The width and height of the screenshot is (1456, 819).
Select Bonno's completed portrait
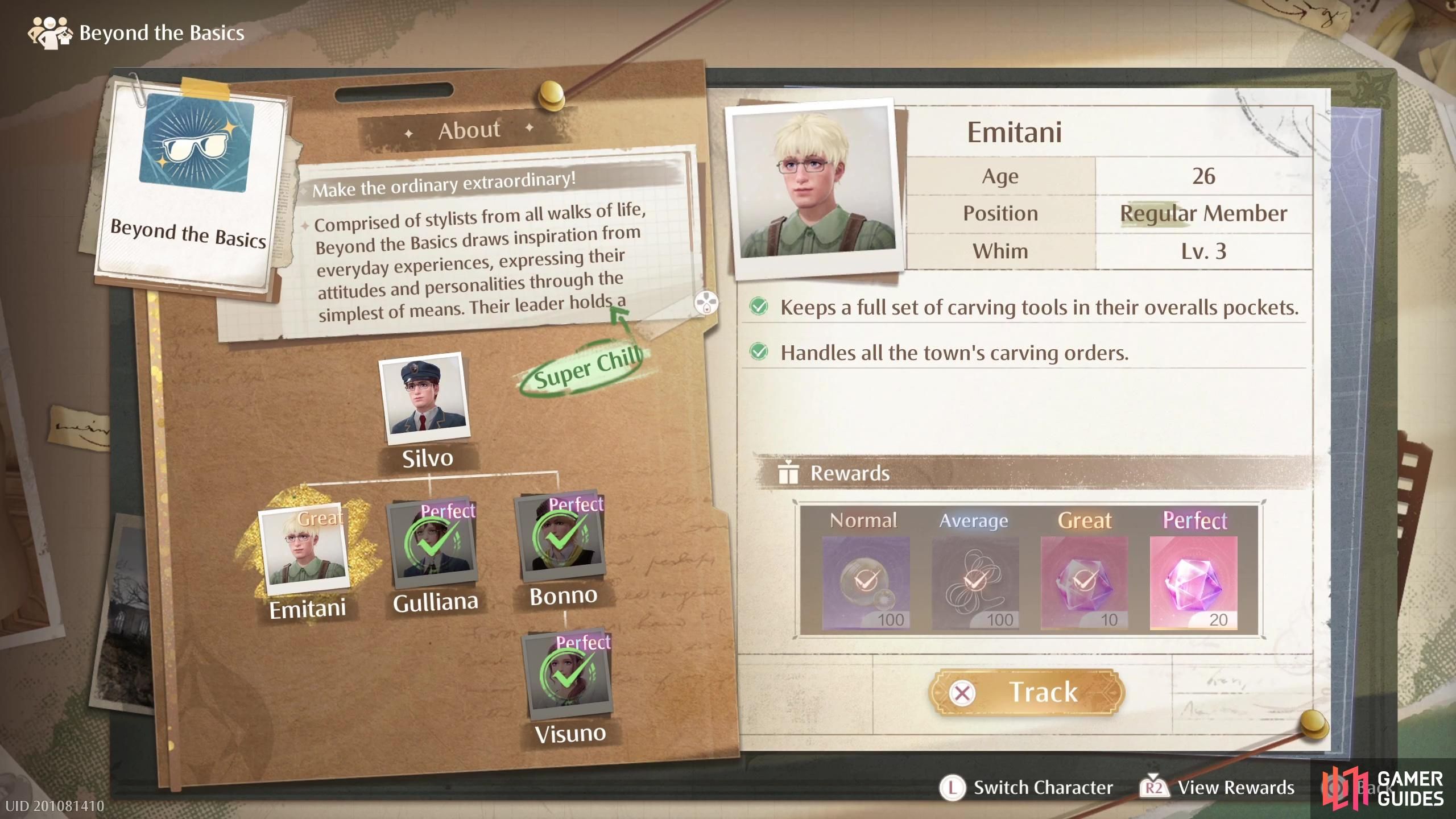(x=560, y=536)
